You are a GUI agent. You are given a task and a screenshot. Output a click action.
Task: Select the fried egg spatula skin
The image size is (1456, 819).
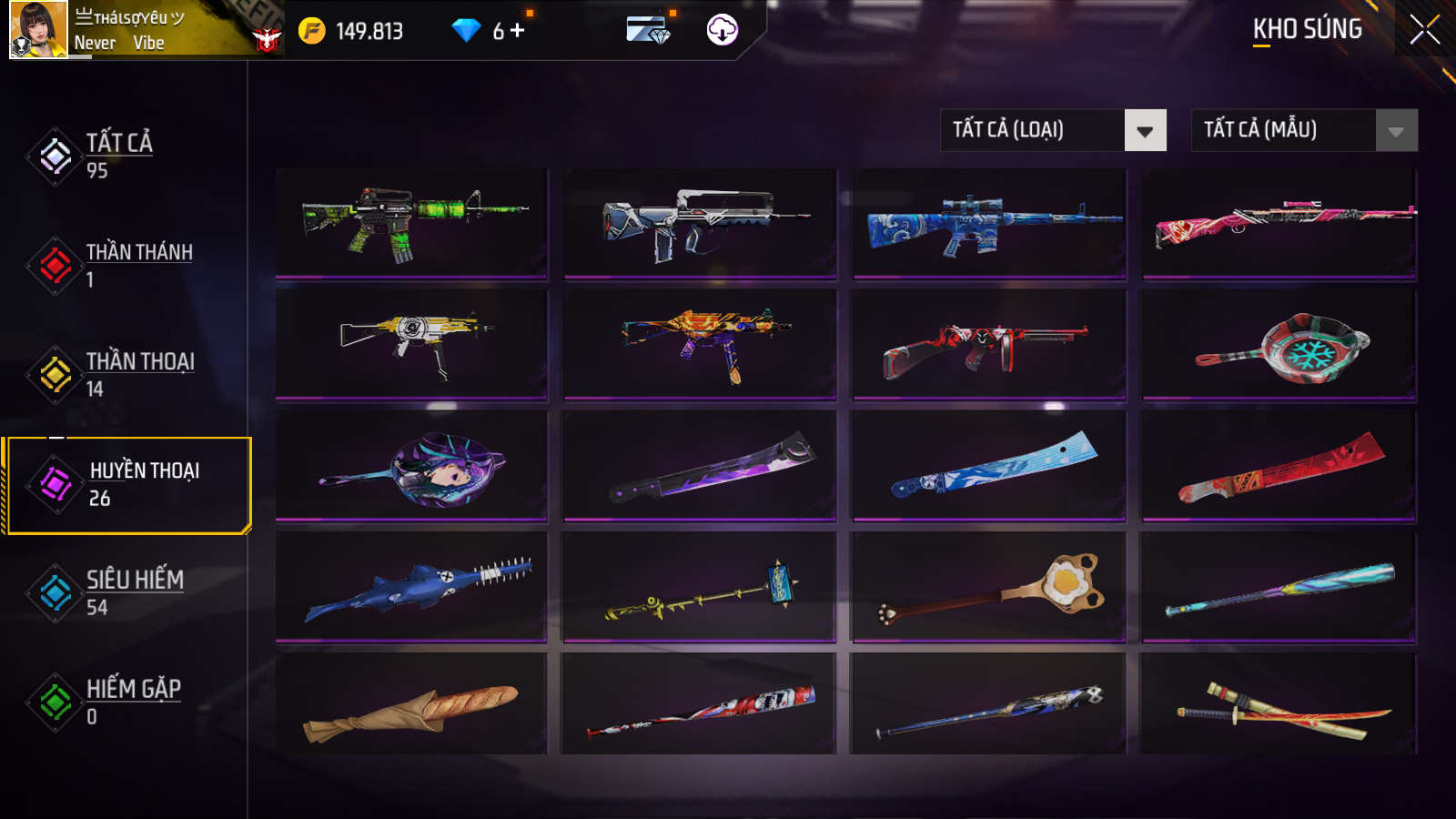point(989,587)
